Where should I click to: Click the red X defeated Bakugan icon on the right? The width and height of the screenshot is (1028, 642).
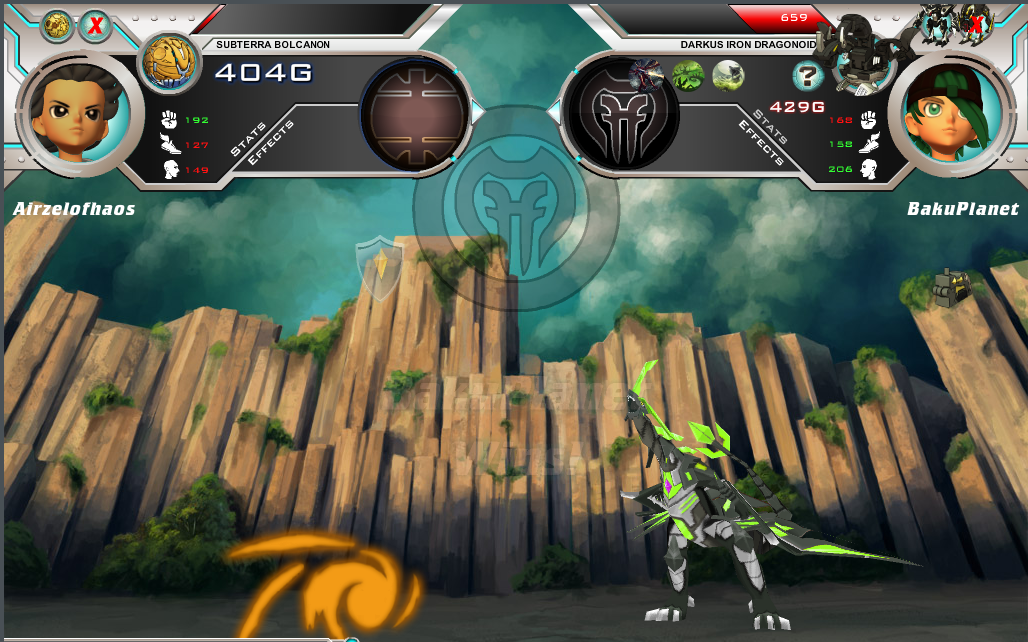pyautogui.click(x=973, y=20)
